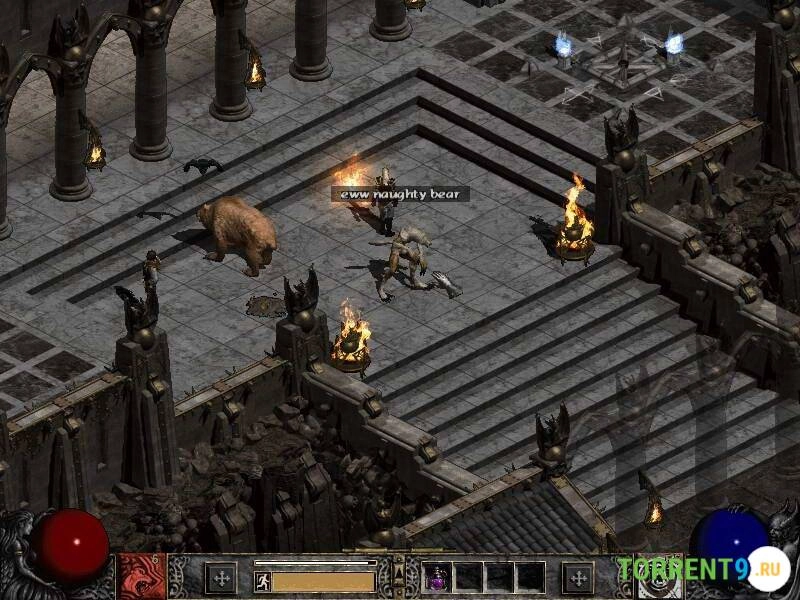This screenshot has width=800, height=600.
Task: Click the cross button right of potion belt
Action: click(577, 577)
